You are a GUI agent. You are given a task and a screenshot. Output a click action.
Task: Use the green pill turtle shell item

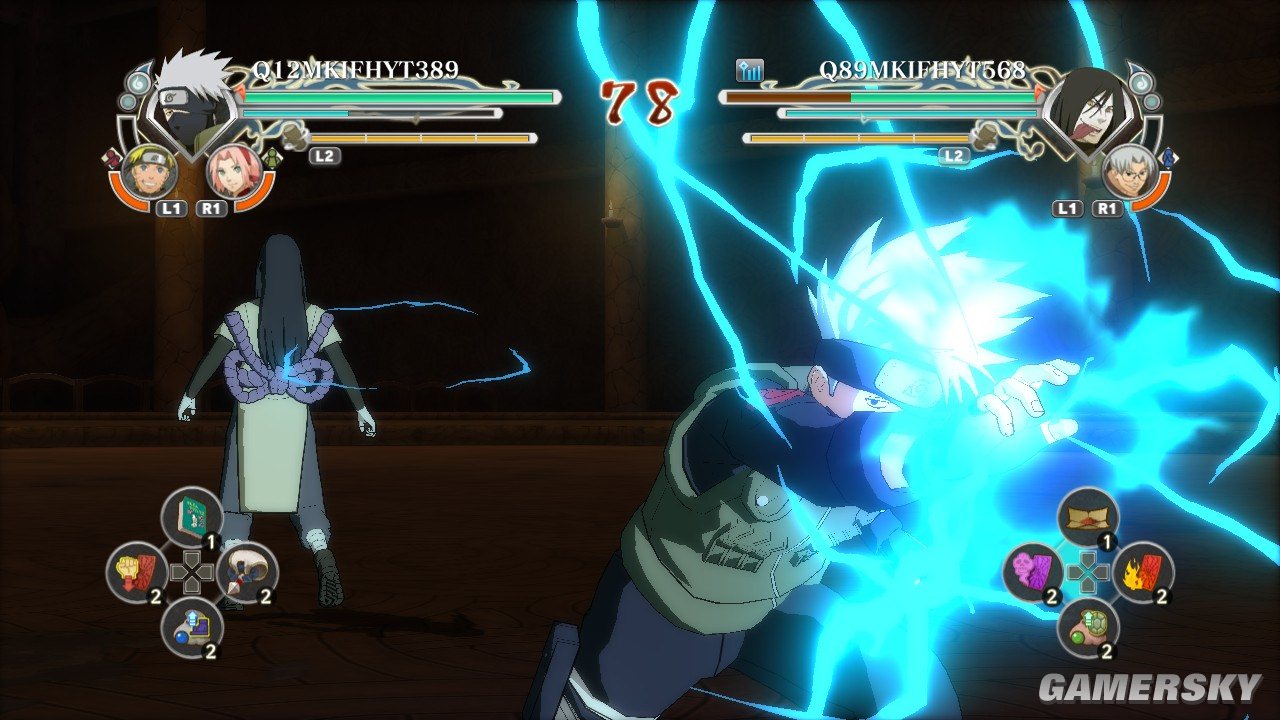click(1087, 627)
